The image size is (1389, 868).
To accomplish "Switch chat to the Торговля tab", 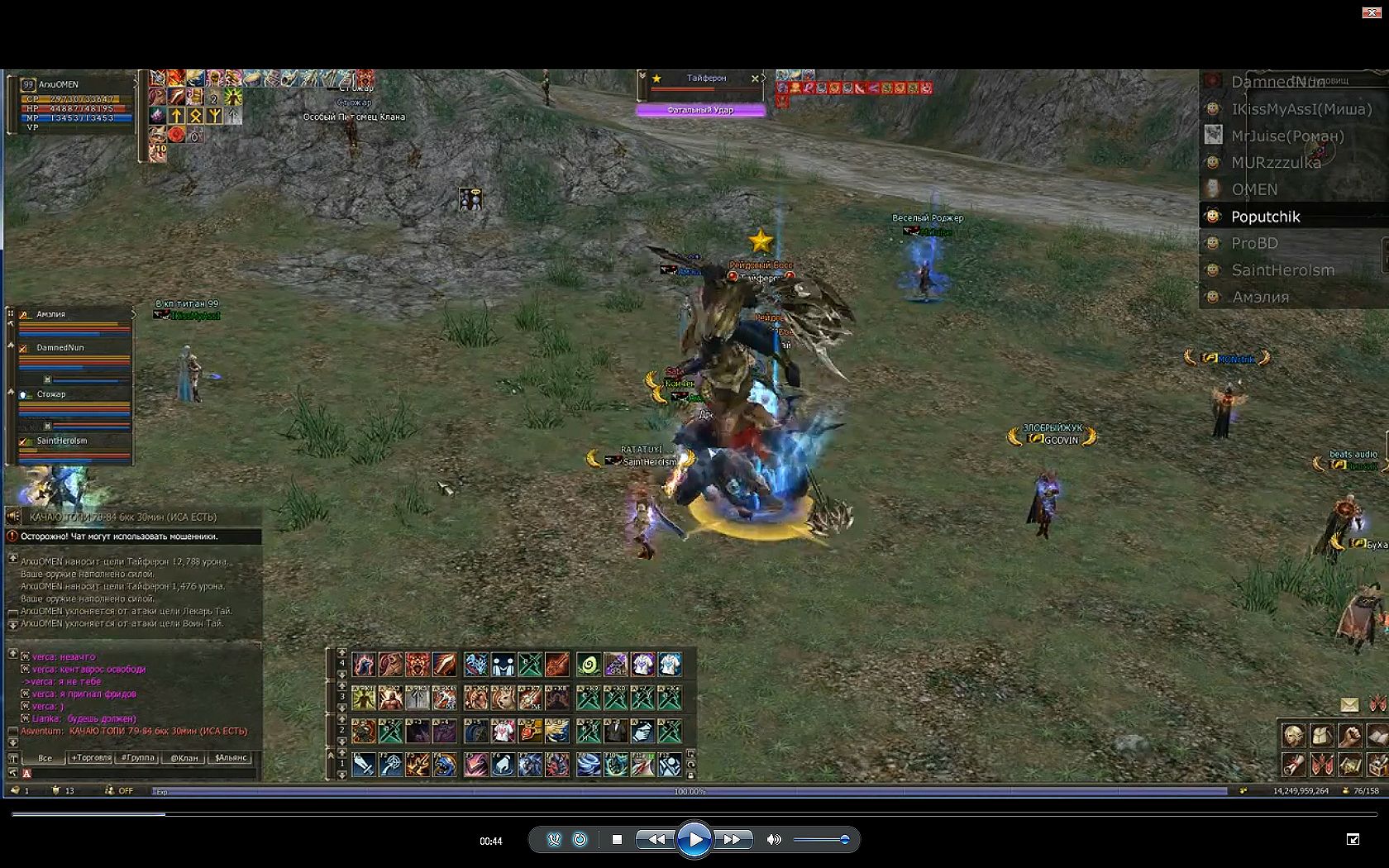I will click(x=91, y=757).
